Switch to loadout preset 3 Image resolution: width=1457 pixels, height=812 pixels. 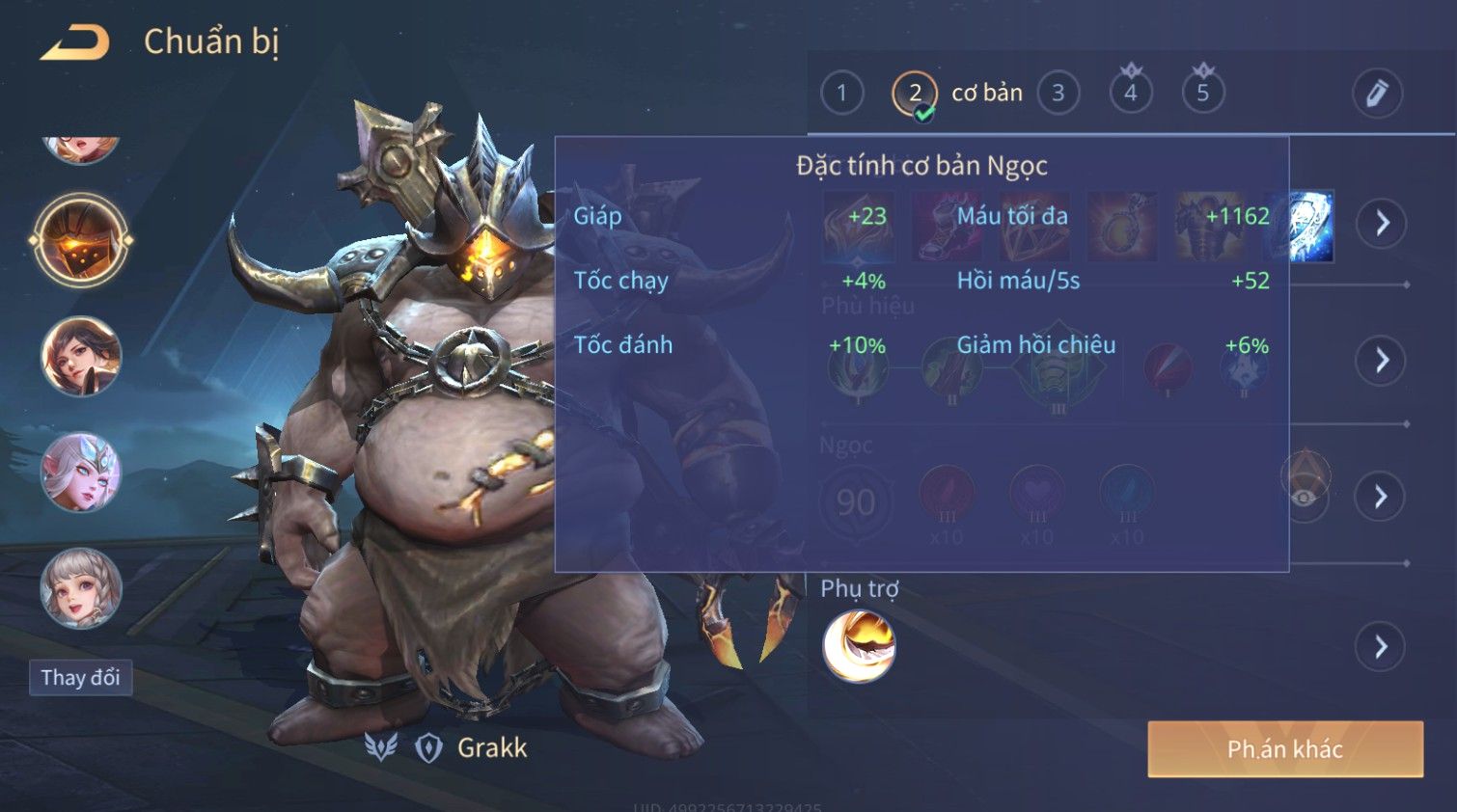[1058, 94]
